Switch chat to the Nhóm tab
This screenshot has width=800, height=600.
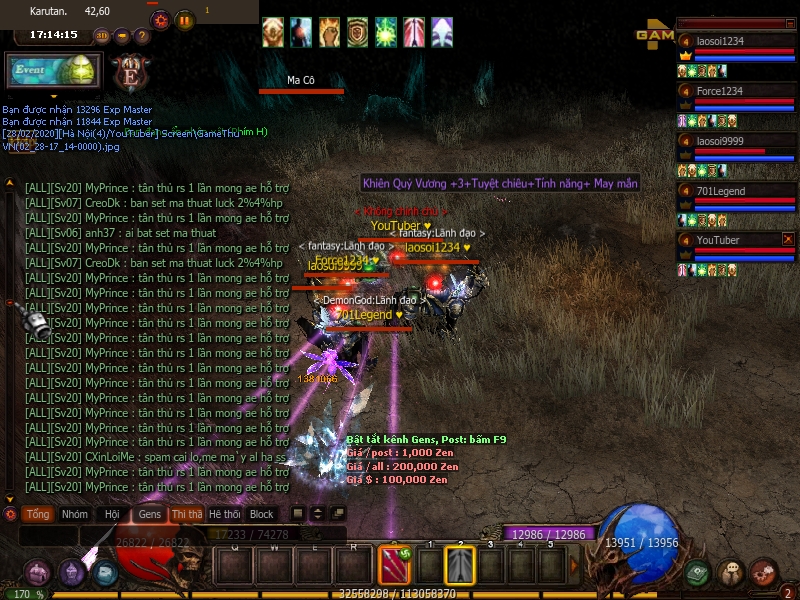(75, 514)
